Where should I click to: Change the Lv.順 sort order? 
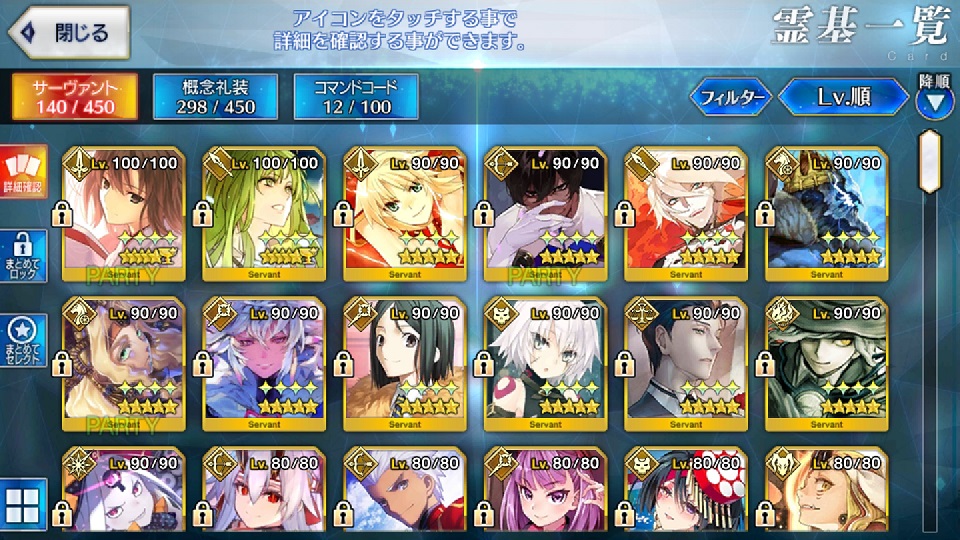coord(844,98)
